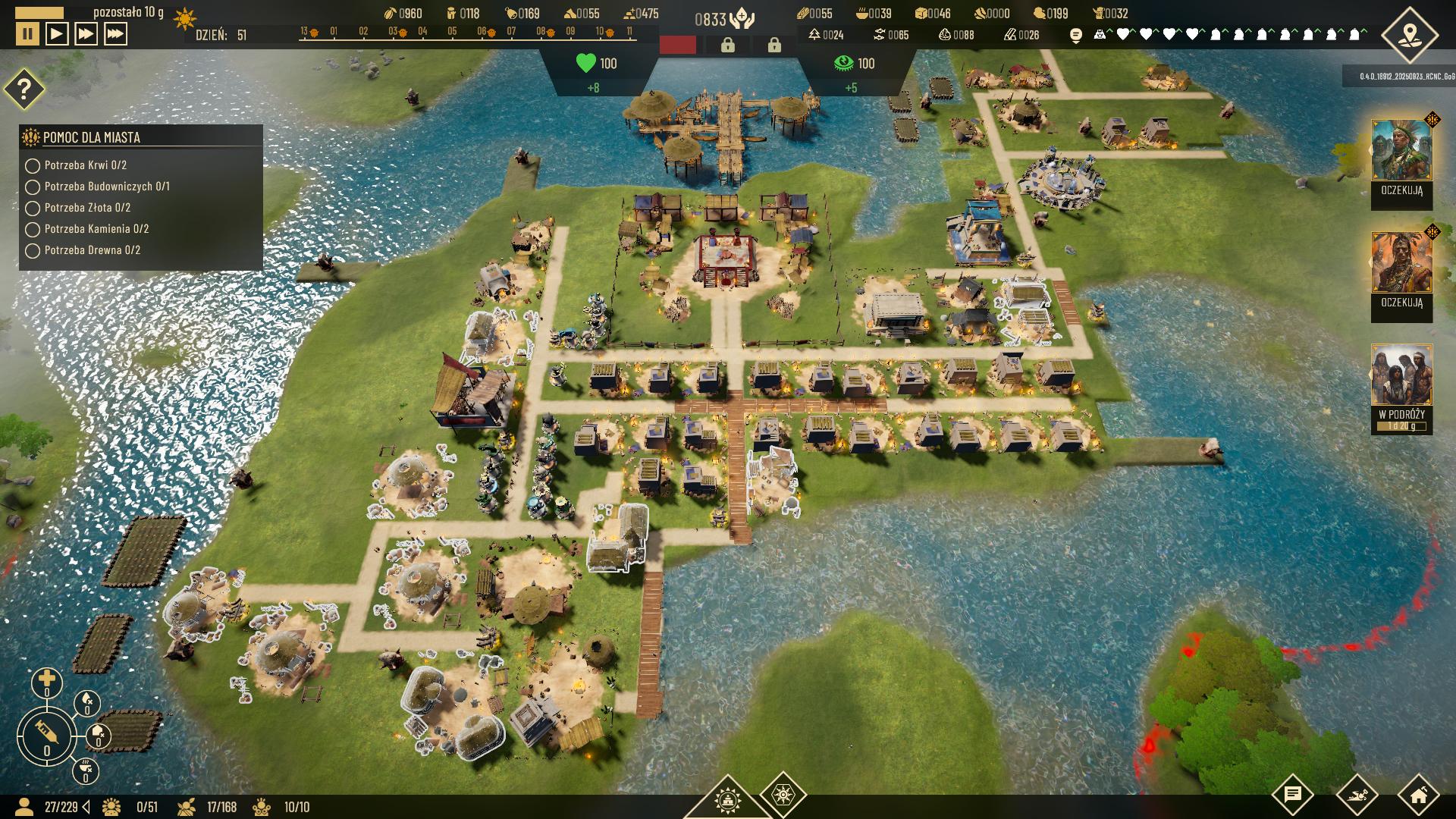This screenshot has height=819, width=1456.
Task: Select the 'Potrzeba Złota 0/2' objective
Action: 87,208
